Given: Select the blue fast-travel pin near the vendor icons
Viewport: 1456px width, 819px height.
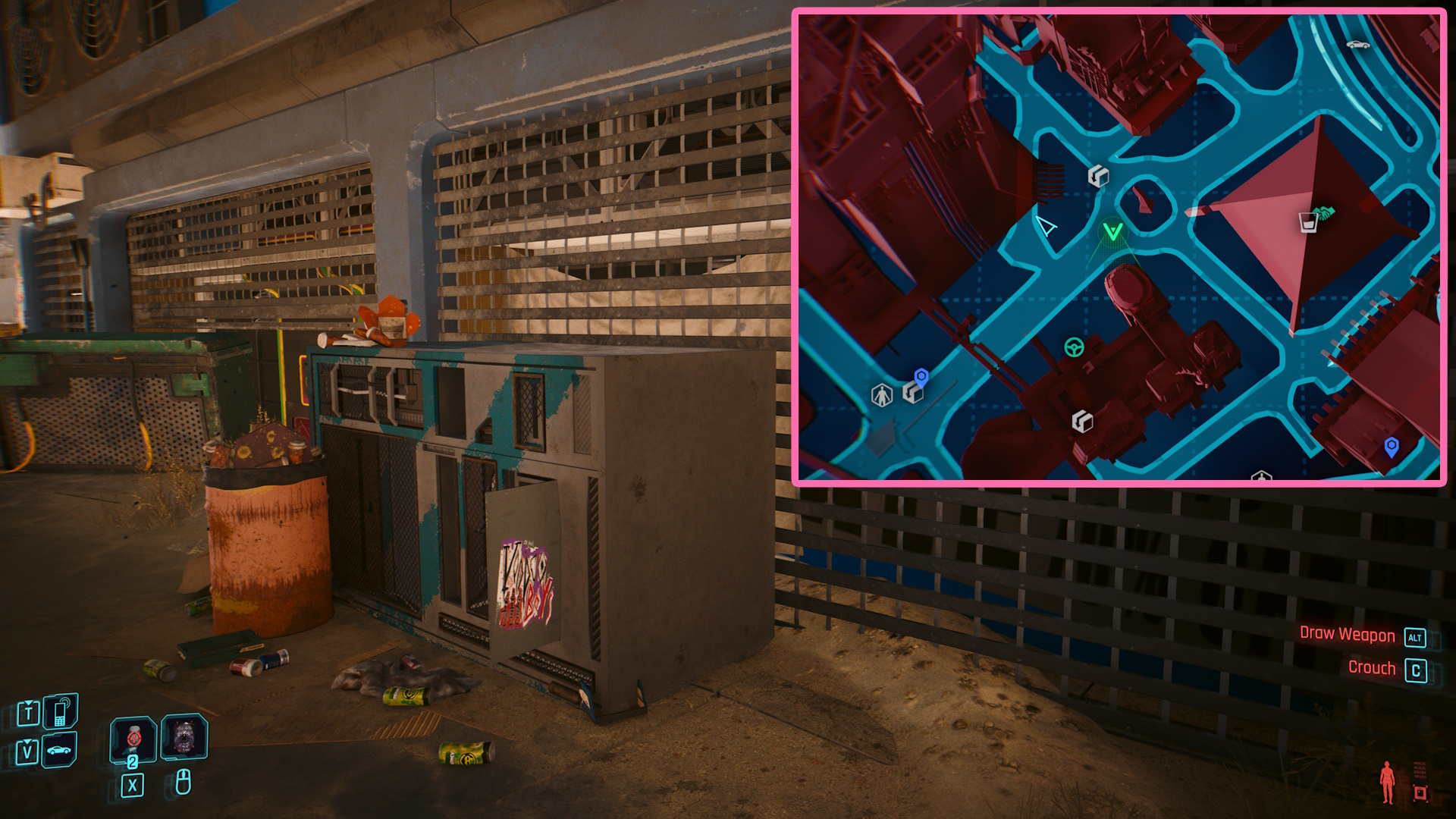Looking at the screenshot, I should (921, 376).
